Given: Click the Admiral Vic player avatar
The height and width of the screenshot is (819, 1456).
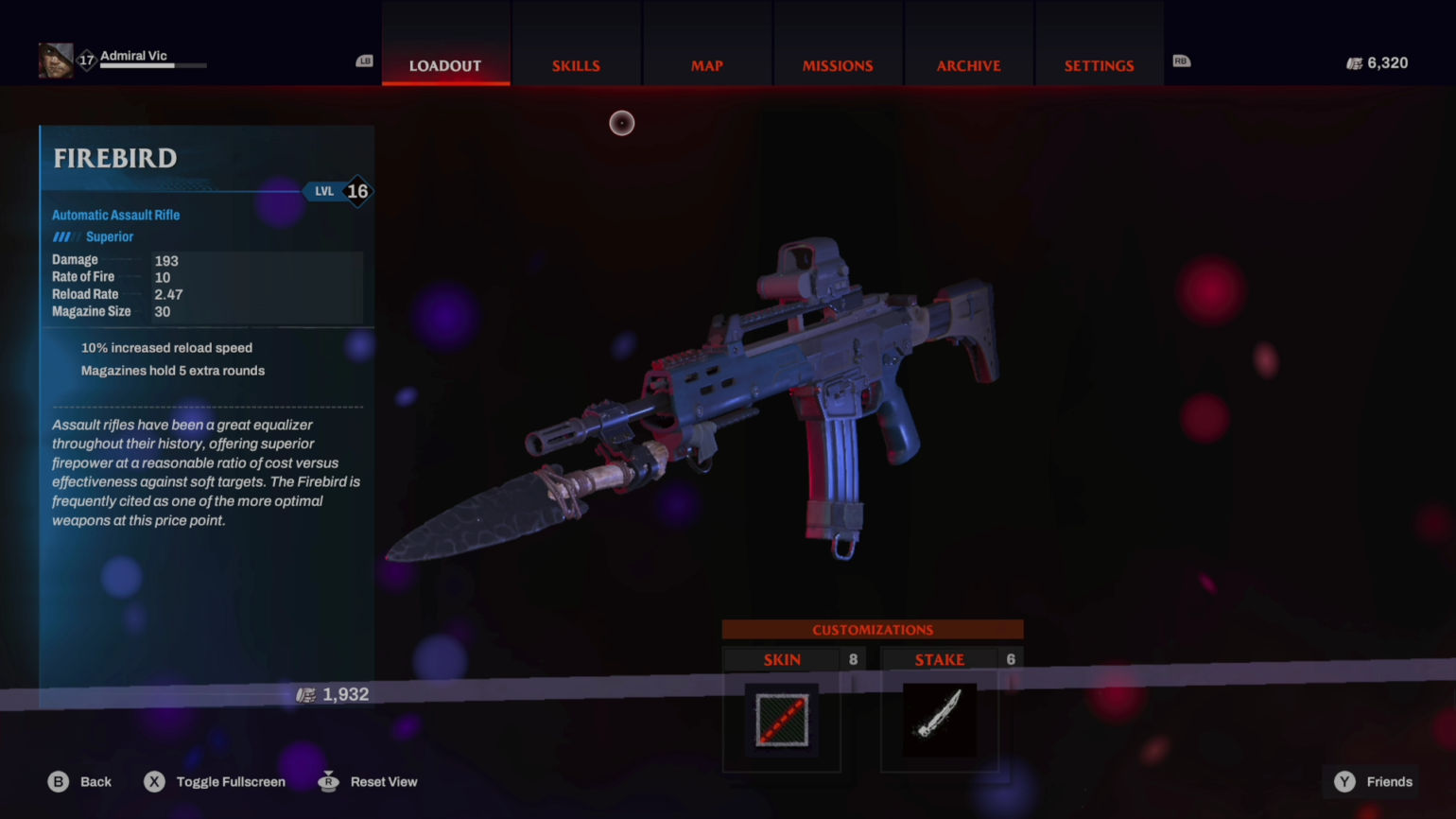Looking at the screenshot, I should pyautogui.click(x=55, y=59).
